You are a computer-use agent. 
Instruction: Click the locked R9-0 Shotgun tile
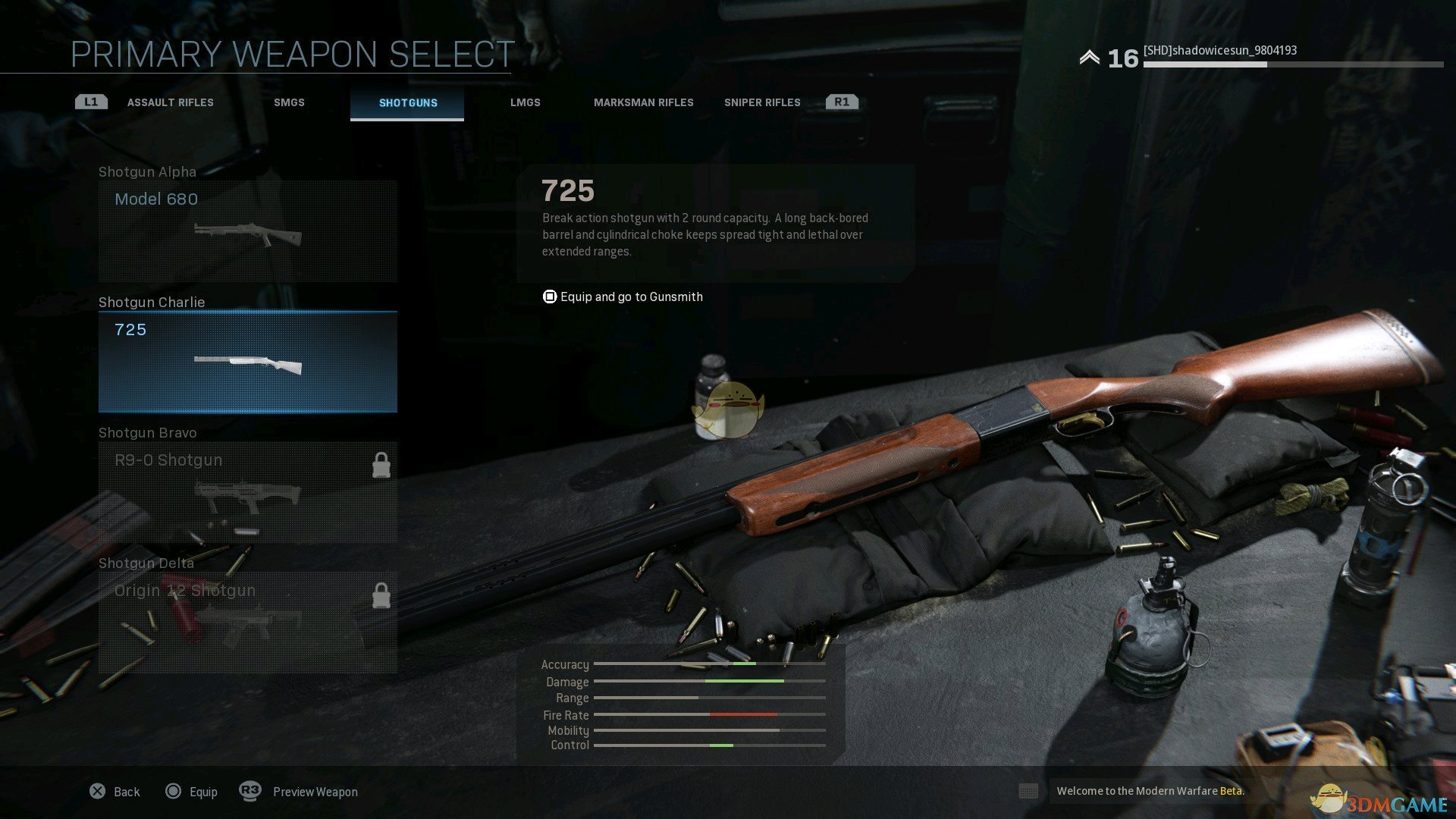click(x=248, y=492)
